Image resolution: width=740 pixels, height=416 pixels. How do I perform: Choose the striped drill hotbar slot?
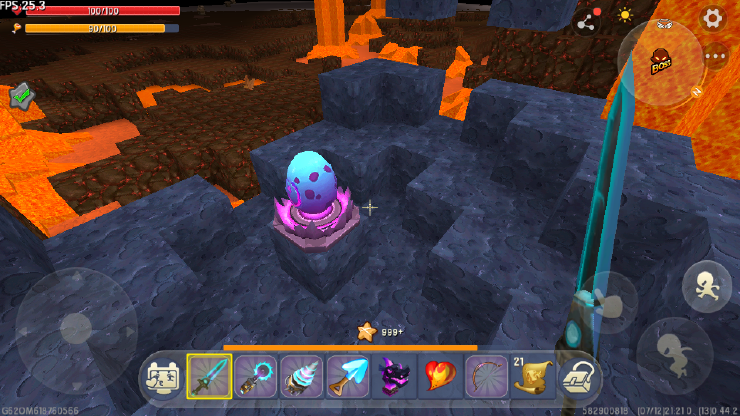(x=302, y=376)
